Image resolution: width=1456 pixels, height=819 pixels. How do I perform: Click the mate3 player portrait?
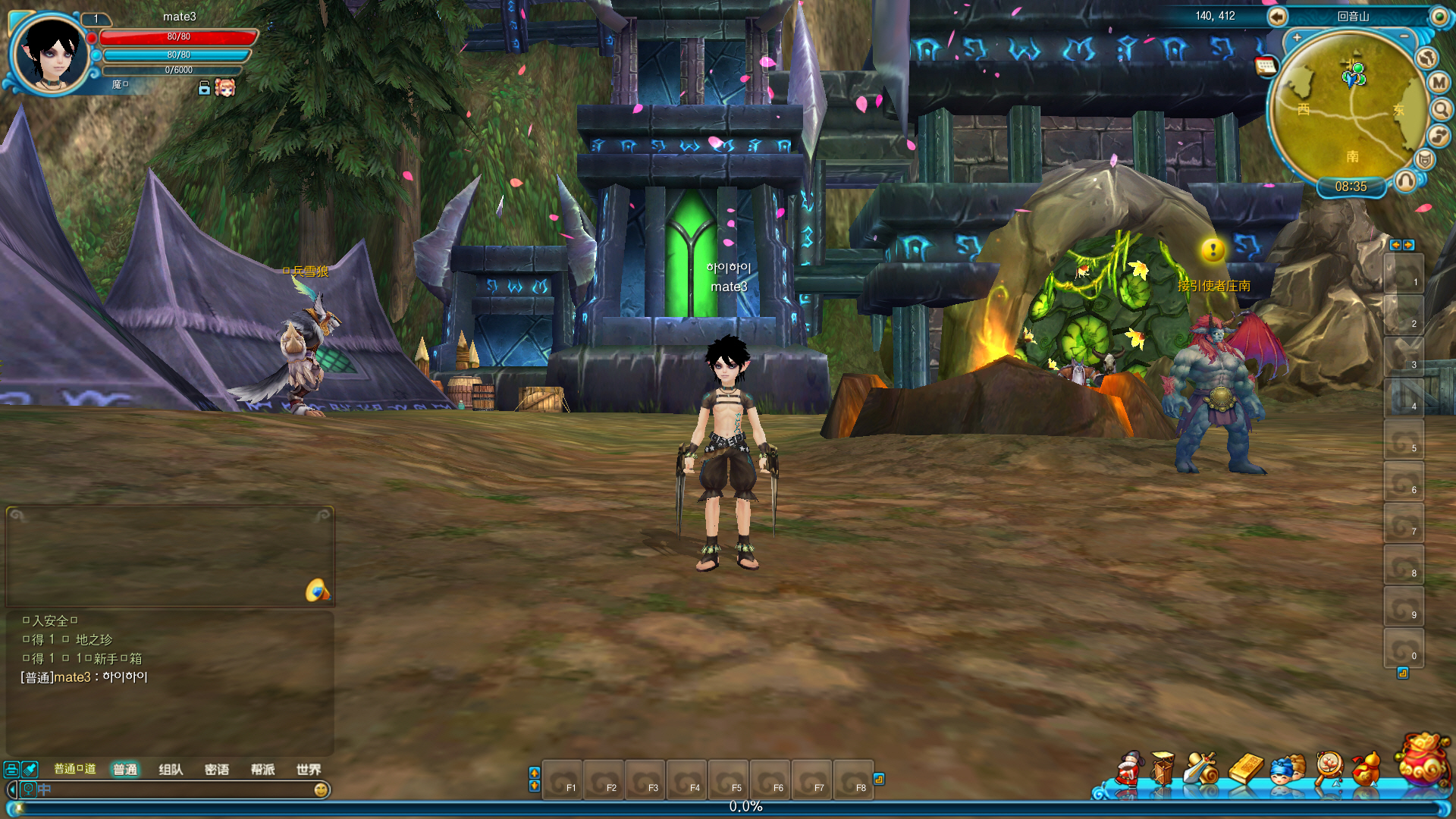[x=52, y=55]
